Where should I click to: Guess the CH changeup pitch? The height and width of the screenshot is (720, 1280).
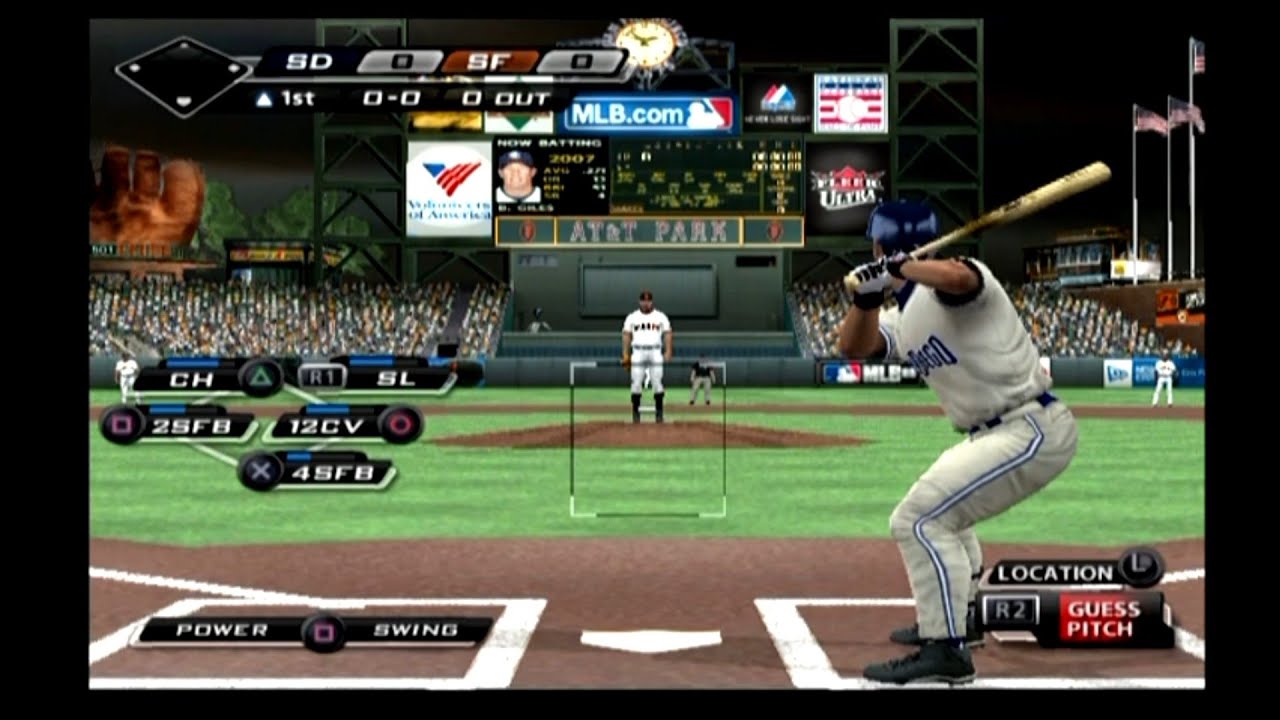[x=190, y=380]
